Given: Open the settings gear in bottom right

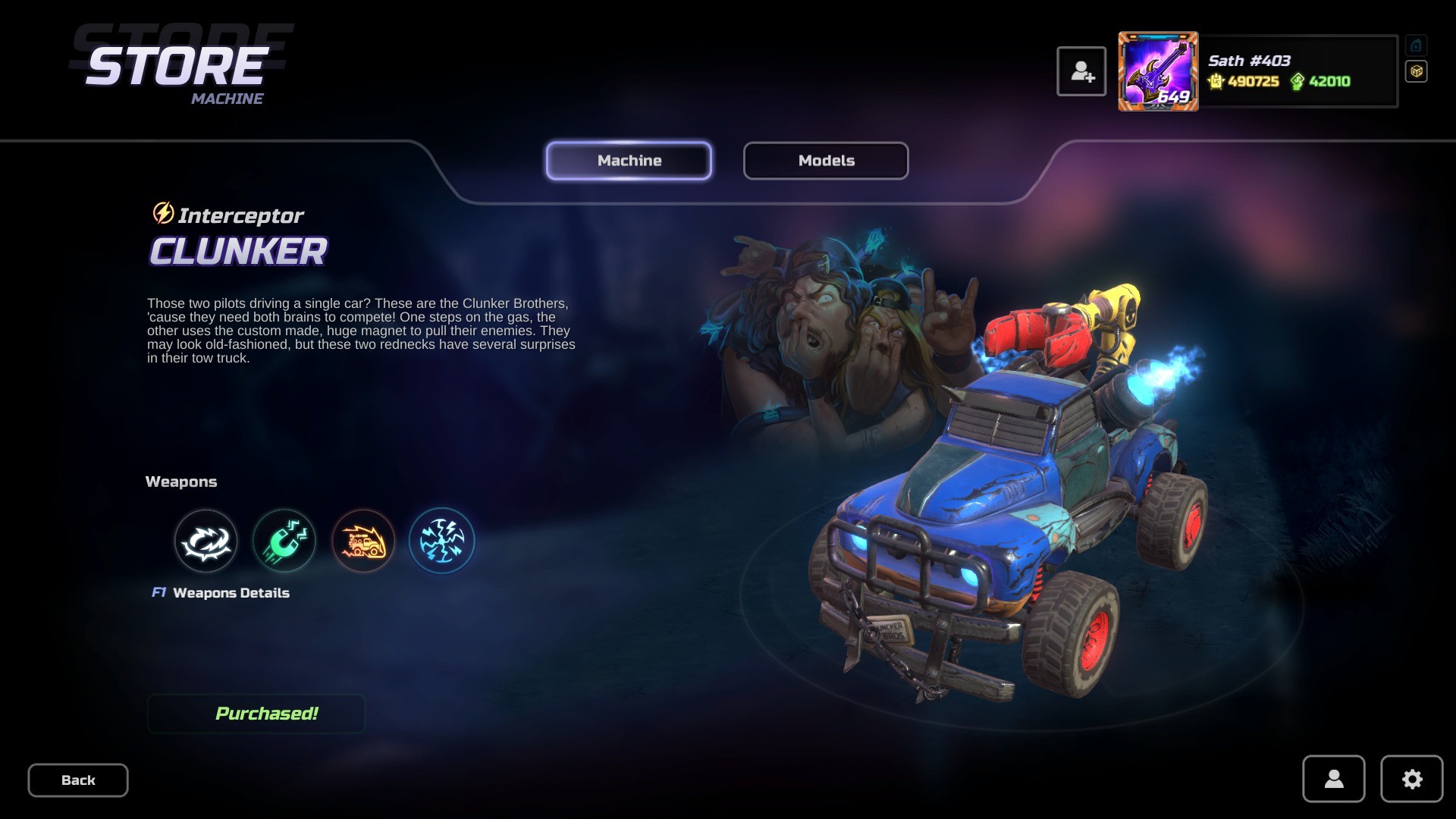Looking at the screenshot, I should (1410, 780).
